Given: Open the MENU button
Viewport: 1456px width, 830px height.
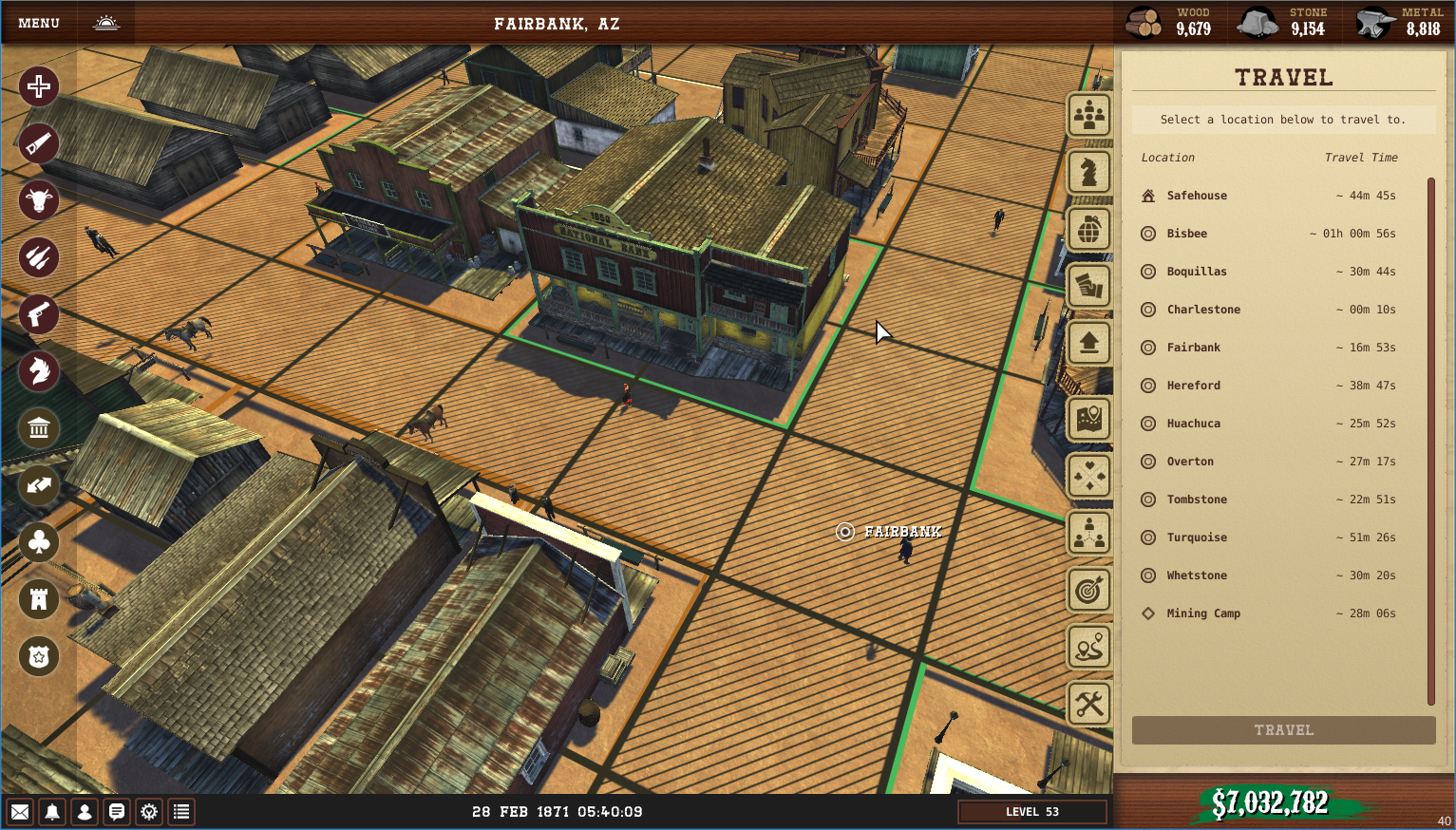Looking at the screenshot, I should (x=39, y=23).
